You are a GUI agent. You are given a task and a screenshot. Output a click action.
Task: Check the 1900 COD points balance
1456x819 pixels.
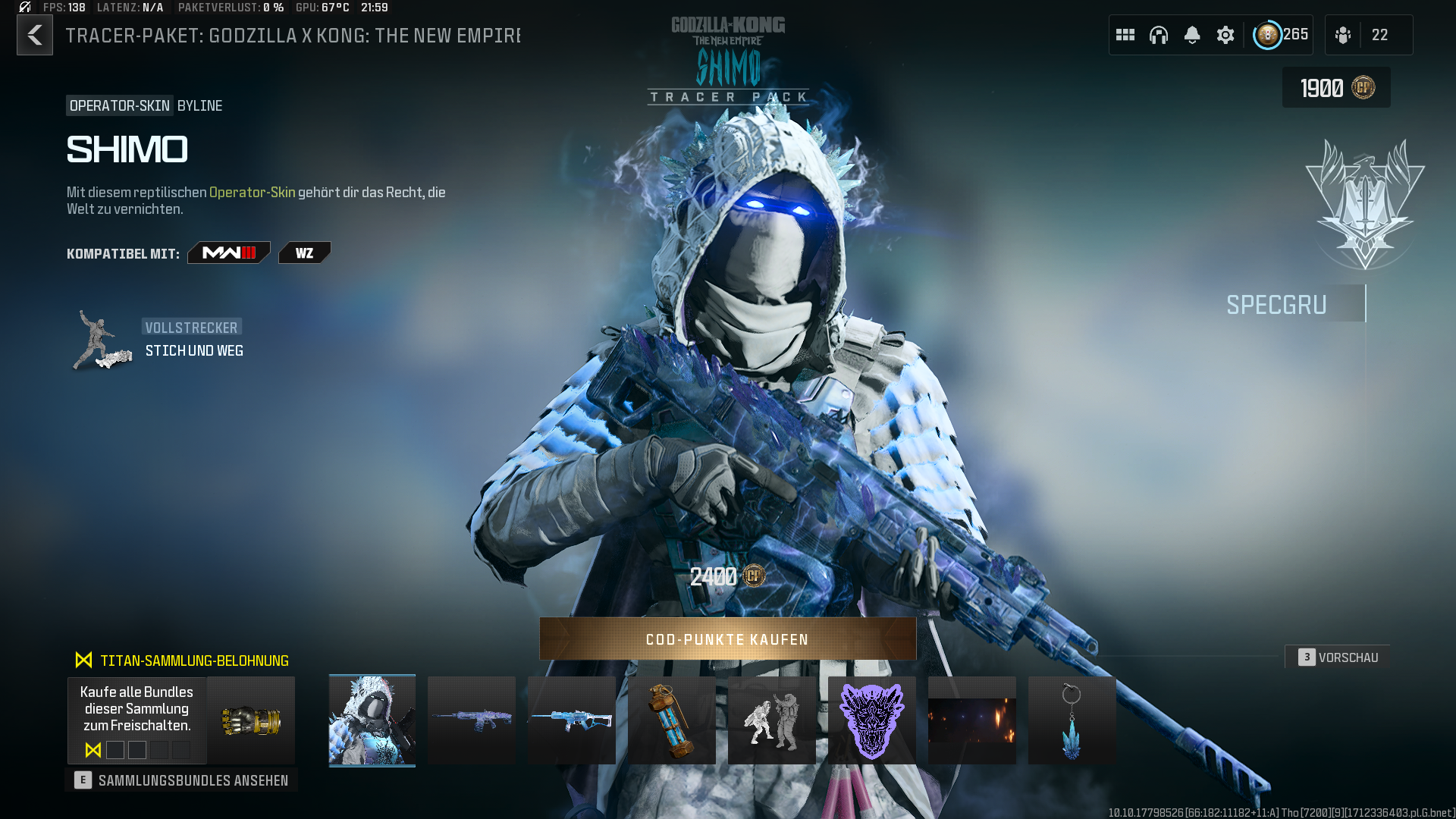coord(1336,88)
